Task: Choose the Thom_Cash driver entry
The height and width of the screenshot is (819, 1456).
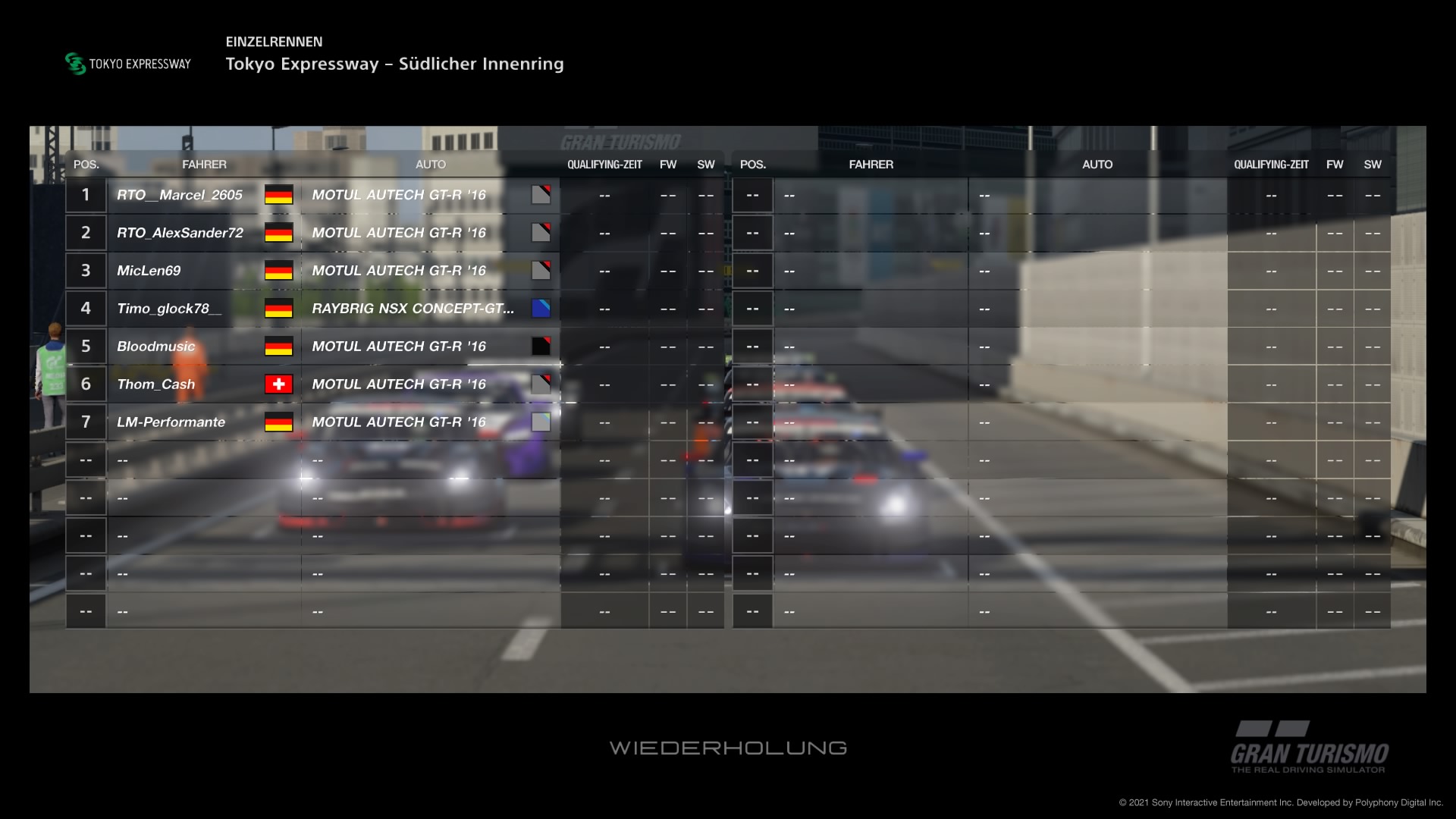Action: click(156, 384)
